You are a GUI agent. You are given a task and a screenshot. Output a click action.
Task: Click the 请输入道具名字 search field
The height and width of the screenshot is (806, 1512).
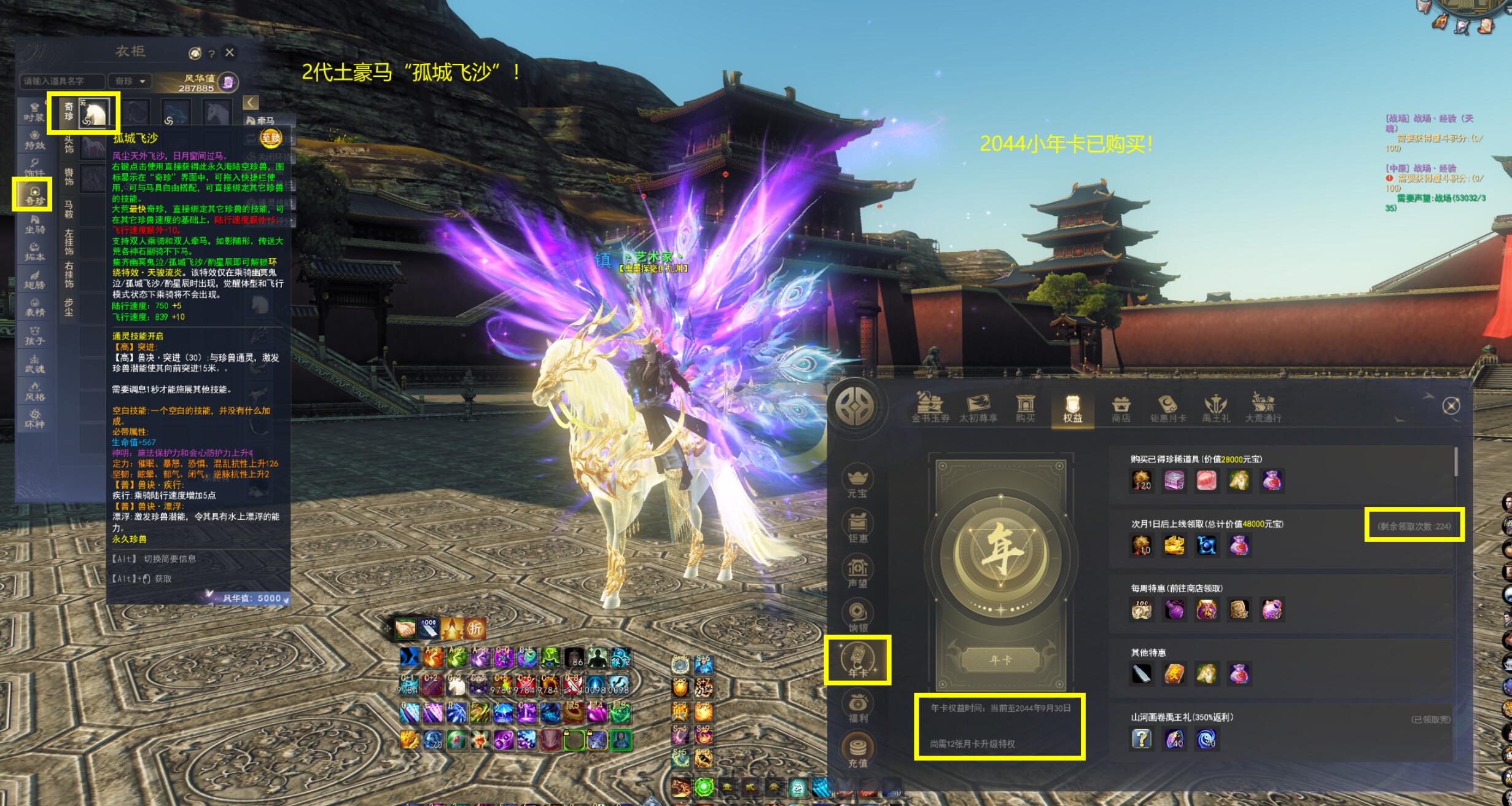tap(62, 81)
